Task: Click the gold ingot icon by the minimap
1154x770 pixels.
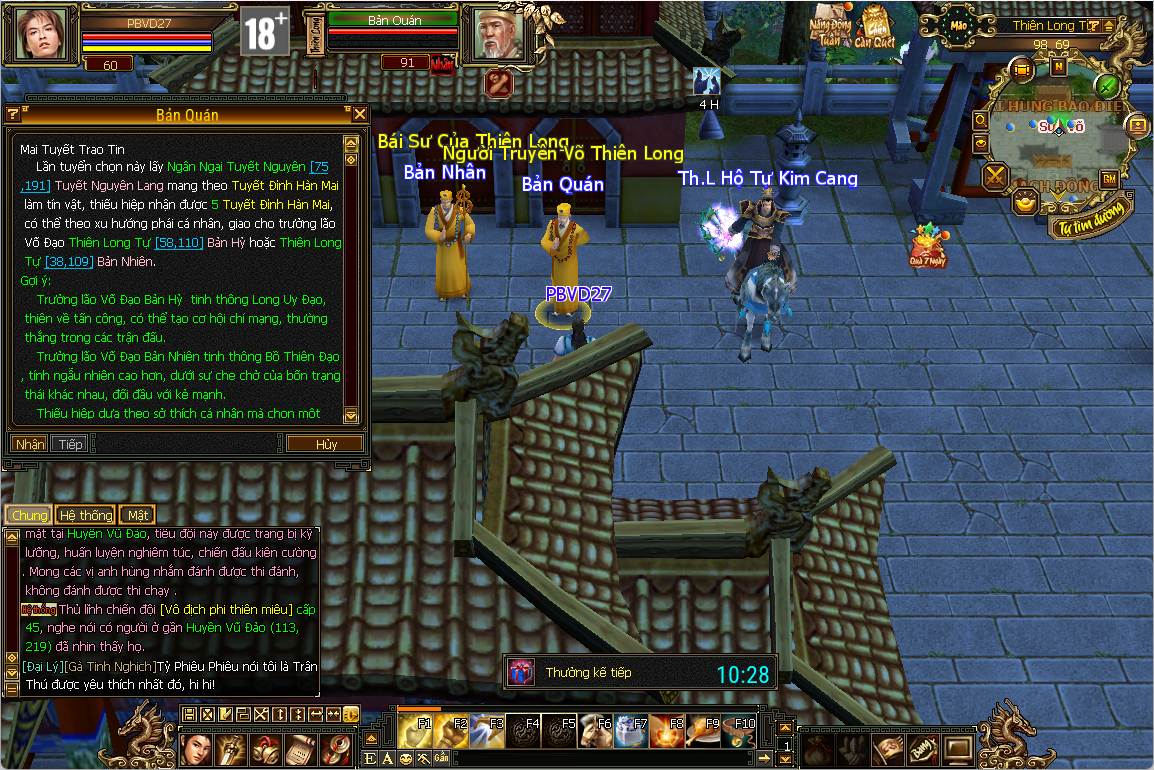Action: click(x=1025, y=203)
